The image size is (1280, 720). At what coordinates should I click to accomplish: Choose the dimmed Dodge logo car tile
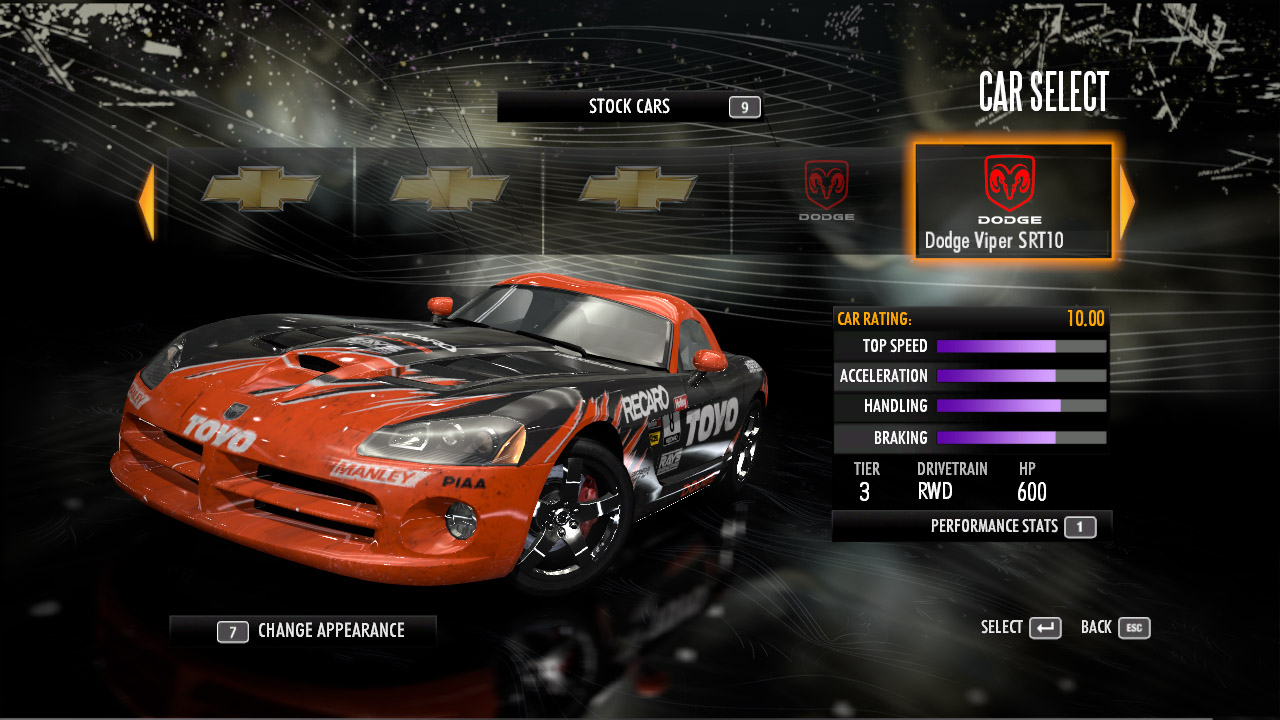click(x=826, y=191)
